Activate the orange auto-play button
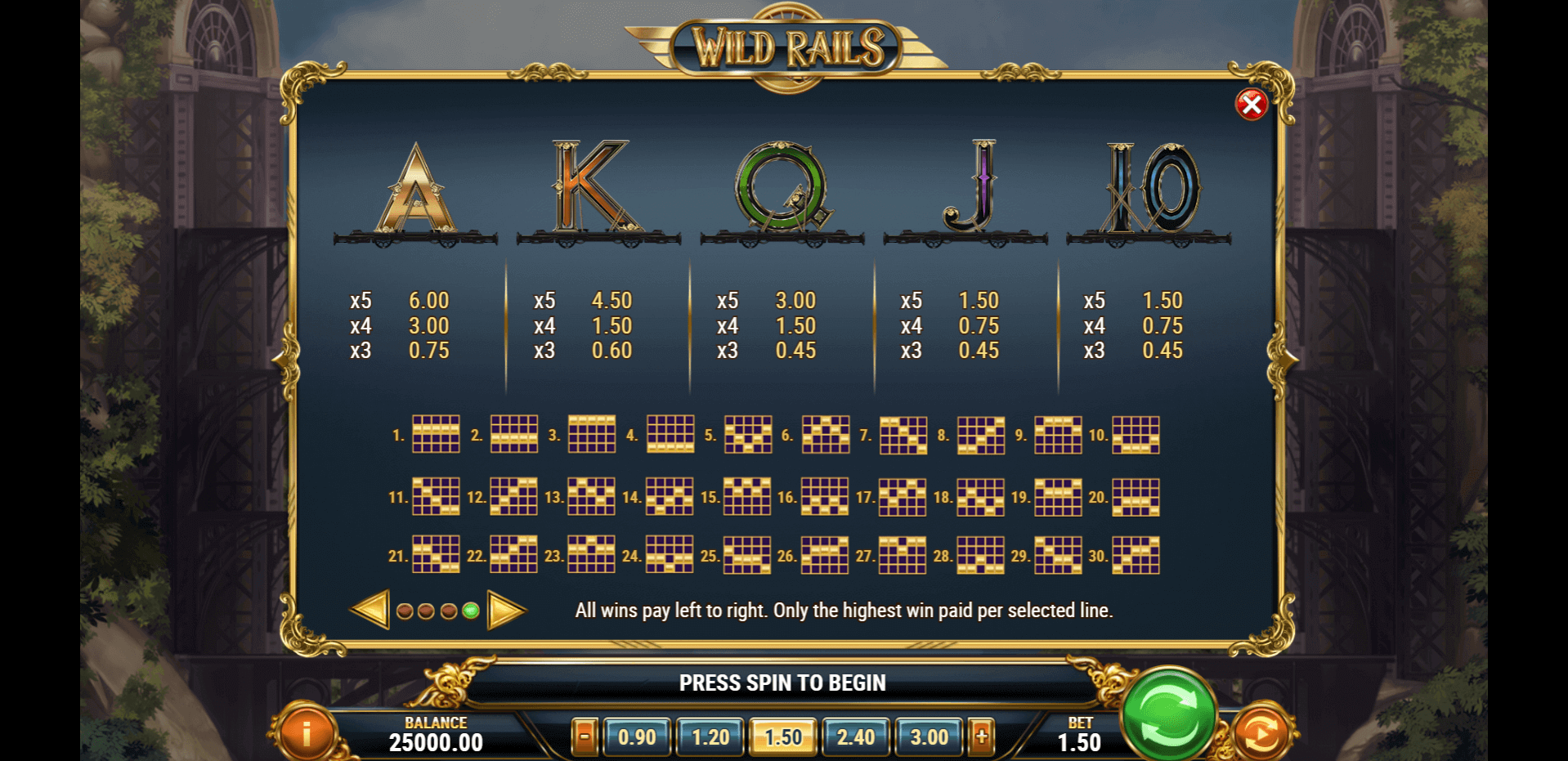 1261,733
